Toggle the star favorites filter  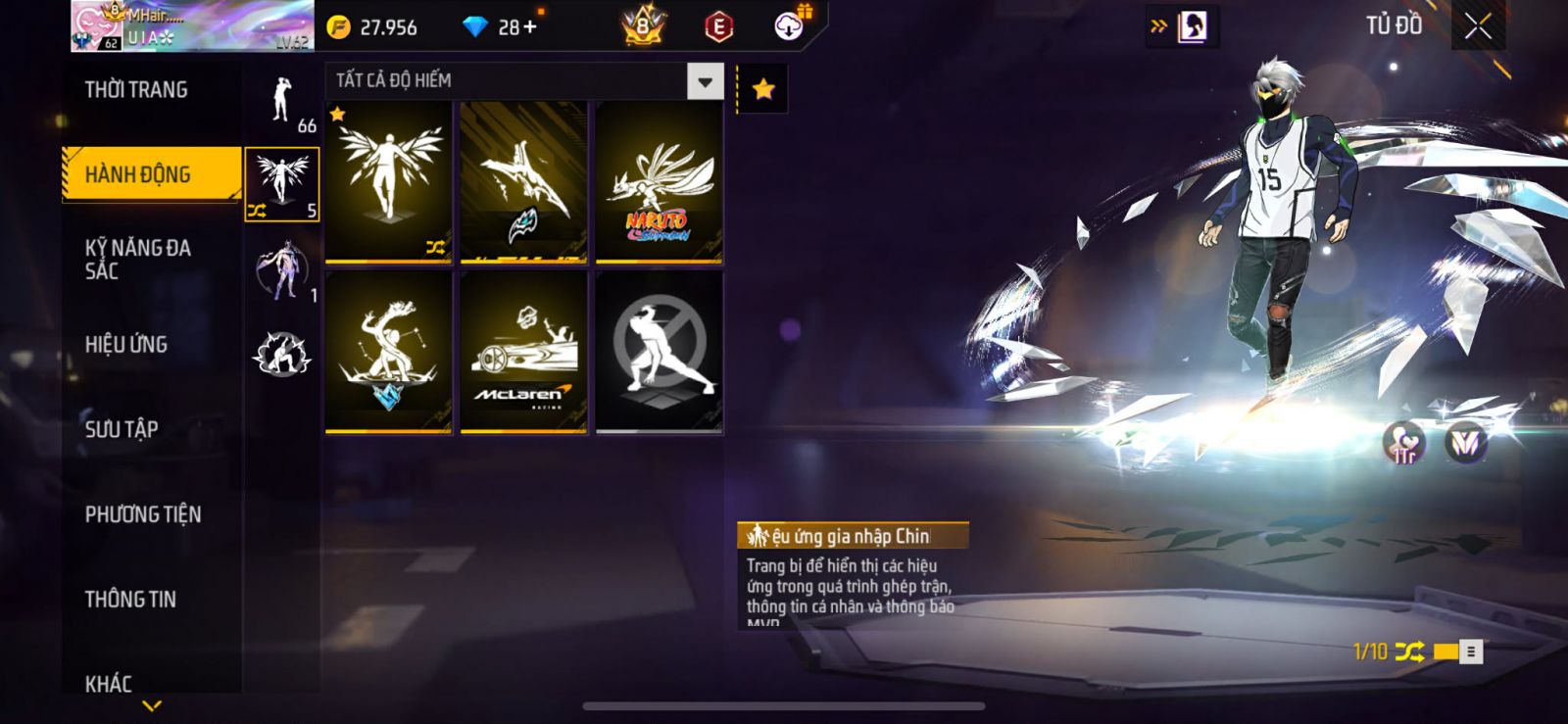[762, 90]
